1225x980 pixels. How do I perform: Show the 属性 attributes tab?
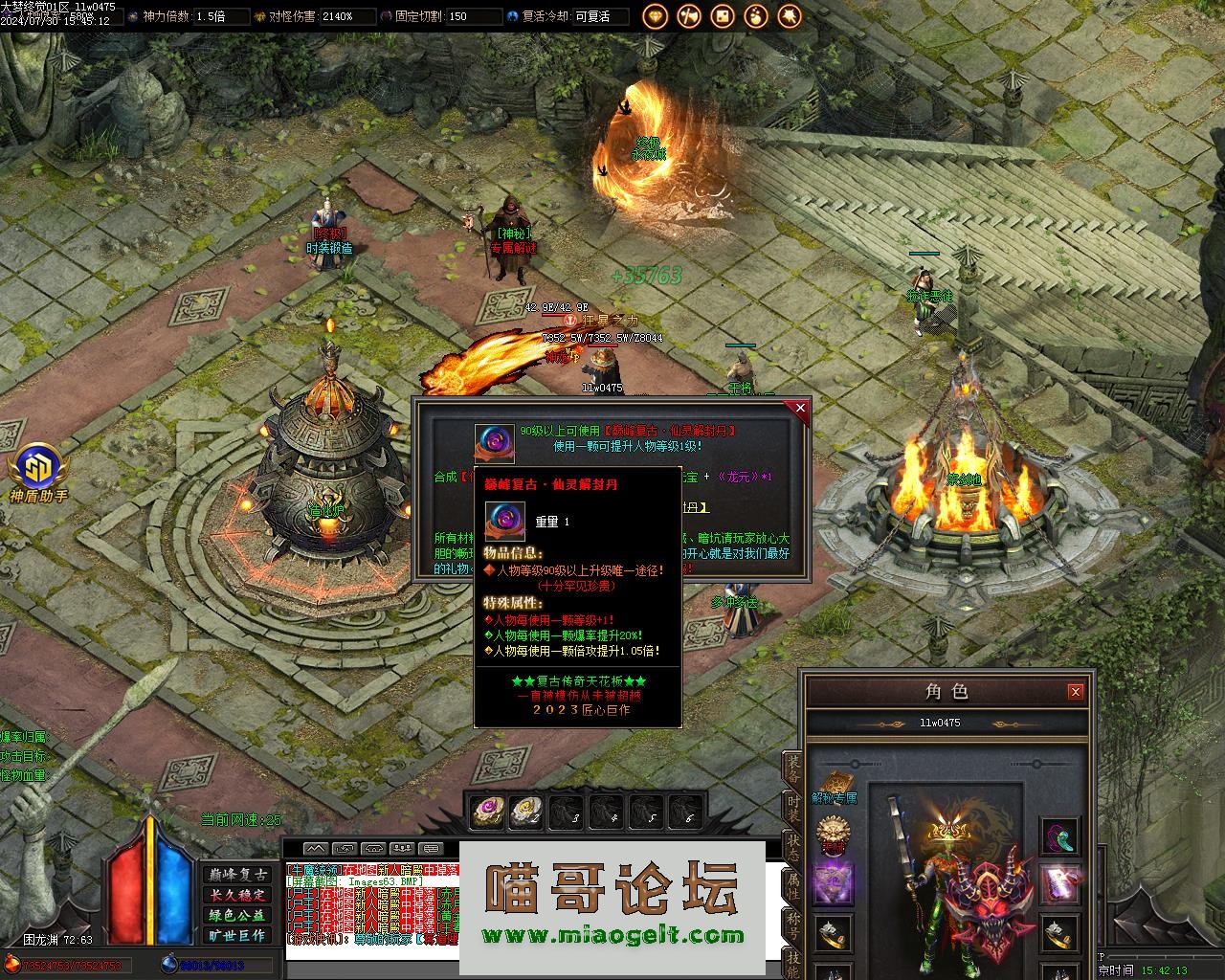click(793, 884)
